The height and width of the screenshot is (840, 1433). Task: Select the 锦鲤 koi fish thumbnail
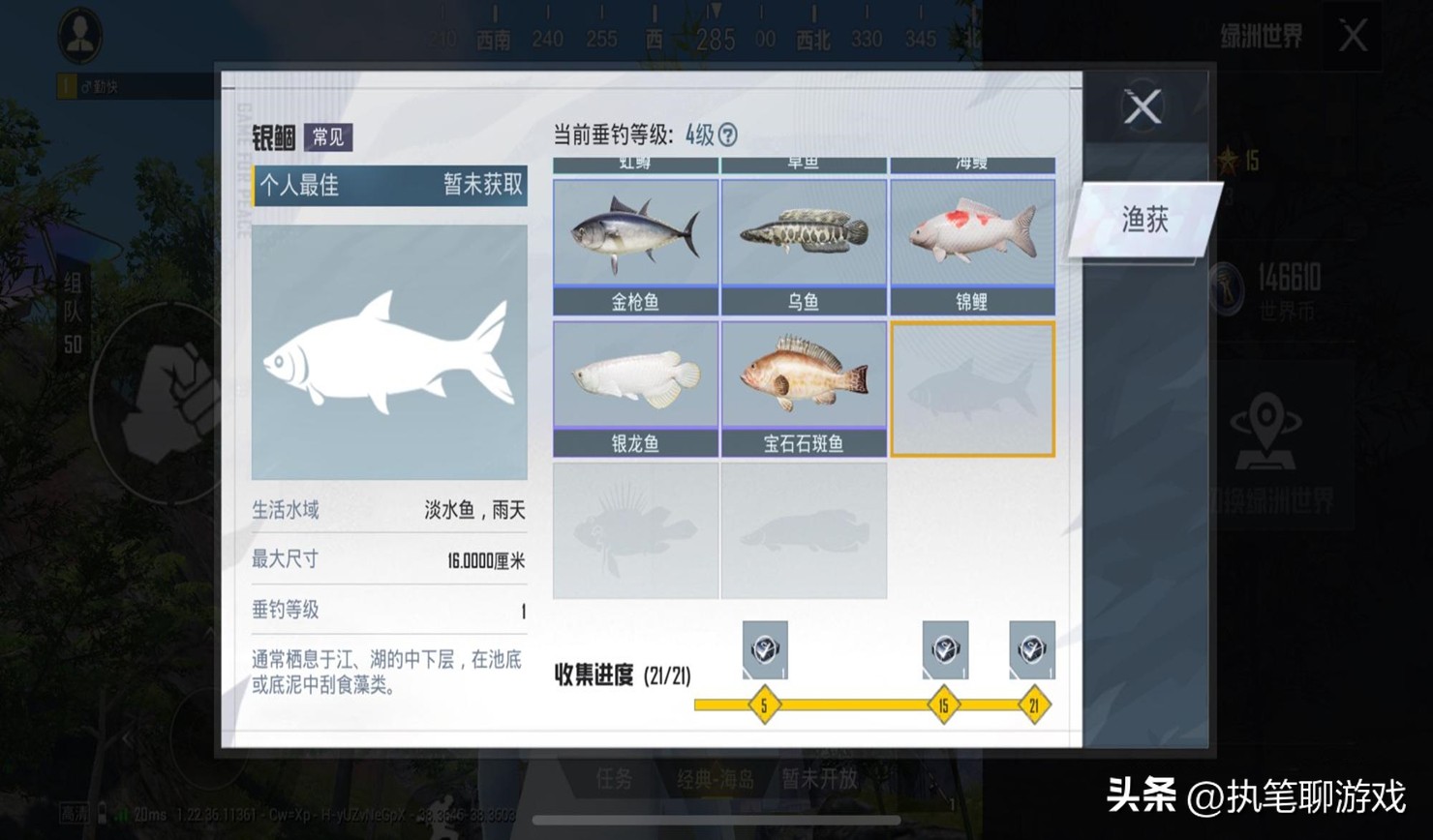pyautogui.click(x=971, y=232)
